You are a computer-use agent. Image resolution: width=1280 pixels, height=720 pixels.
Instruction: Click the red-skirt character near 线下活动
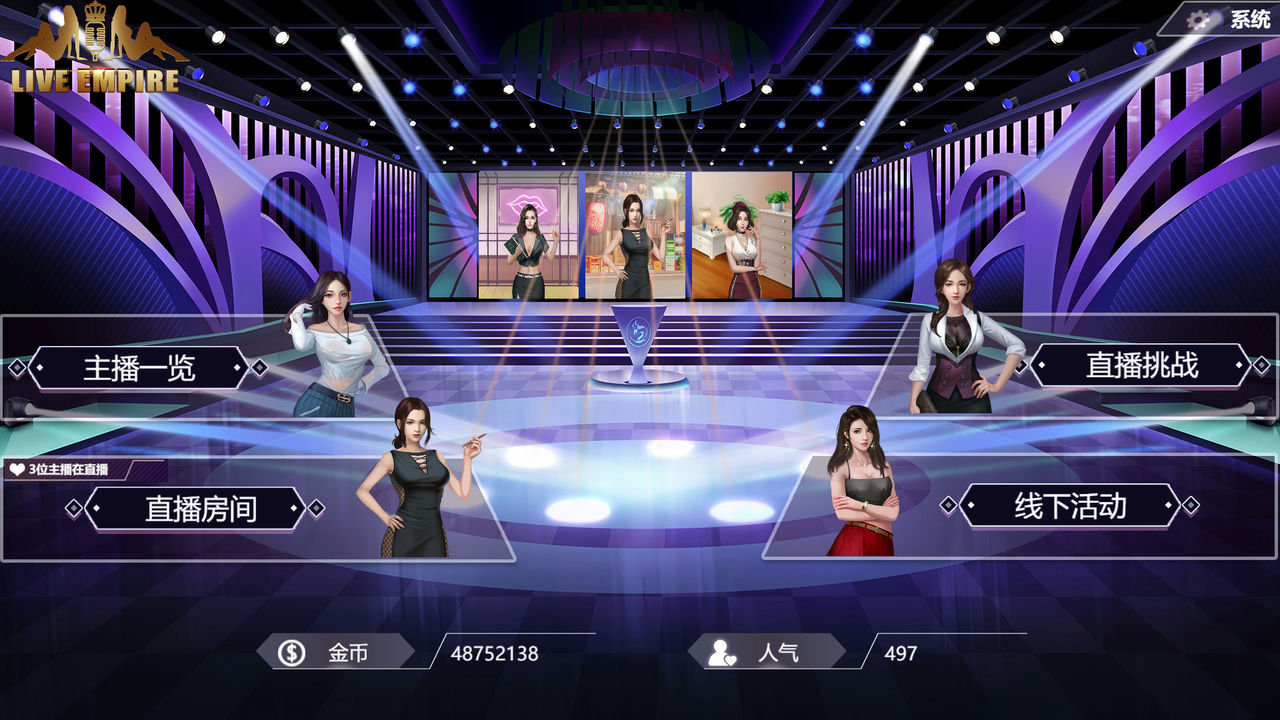coord(862,490)
